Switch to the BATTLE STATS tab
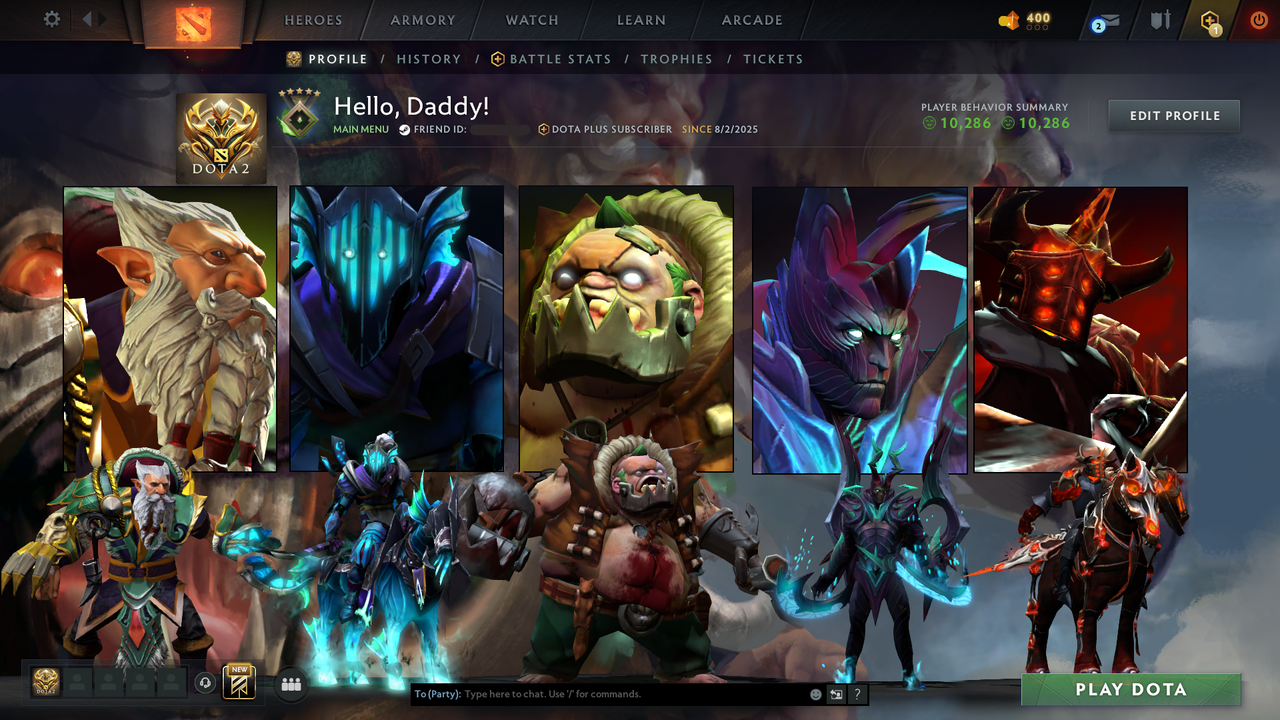Screen dimensions: 1280x720 559,59
